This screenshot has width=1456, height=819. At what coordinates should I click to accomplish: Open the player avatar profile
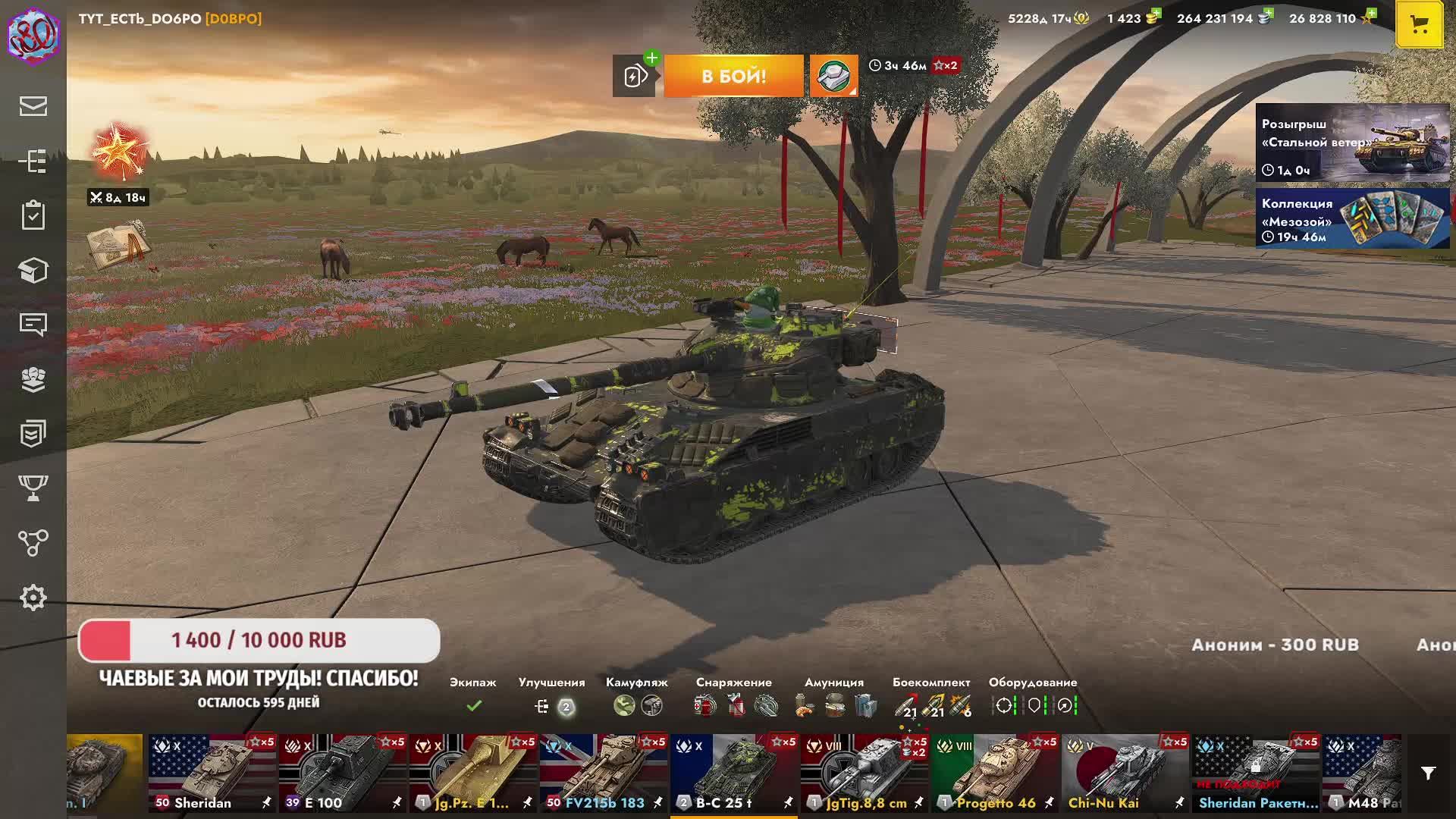click(33, 33)
